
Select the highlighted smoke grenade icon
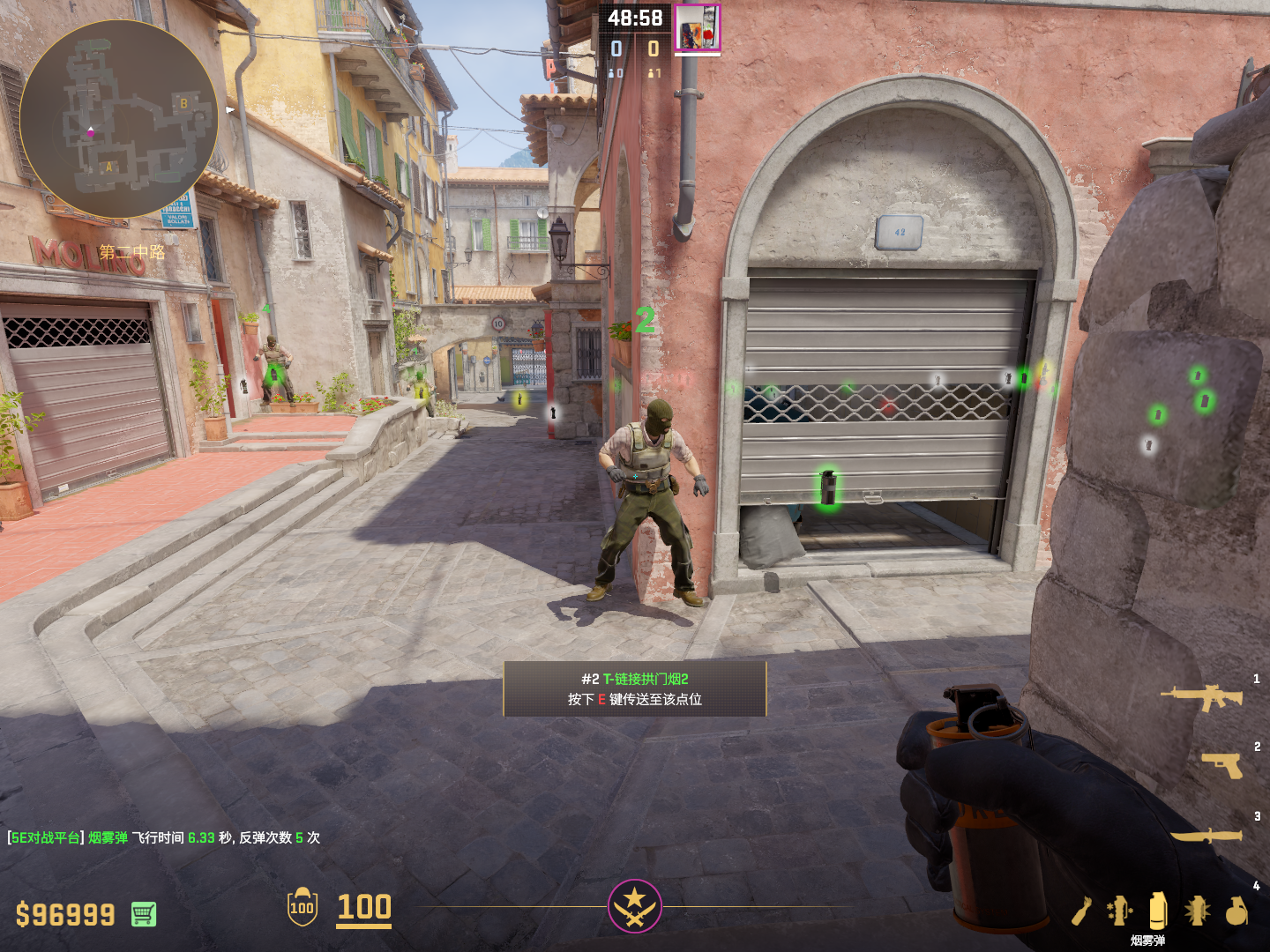(1158, 910)
